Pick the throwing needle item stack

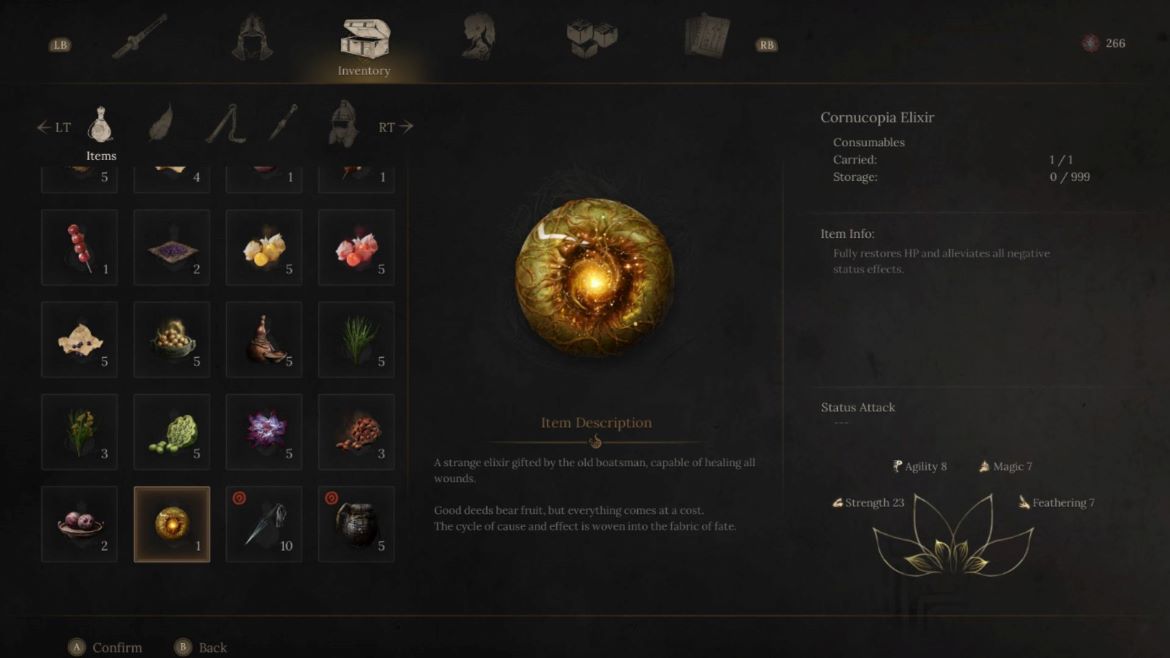[264, 524]
